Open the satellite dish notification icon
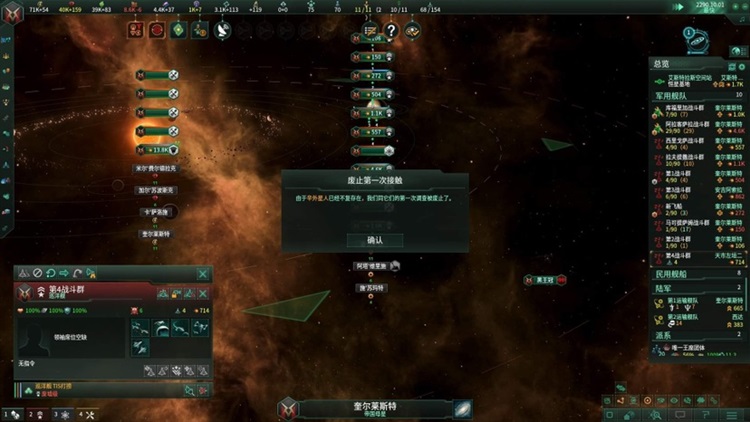 pyautogui.click(x=222, y=31)
